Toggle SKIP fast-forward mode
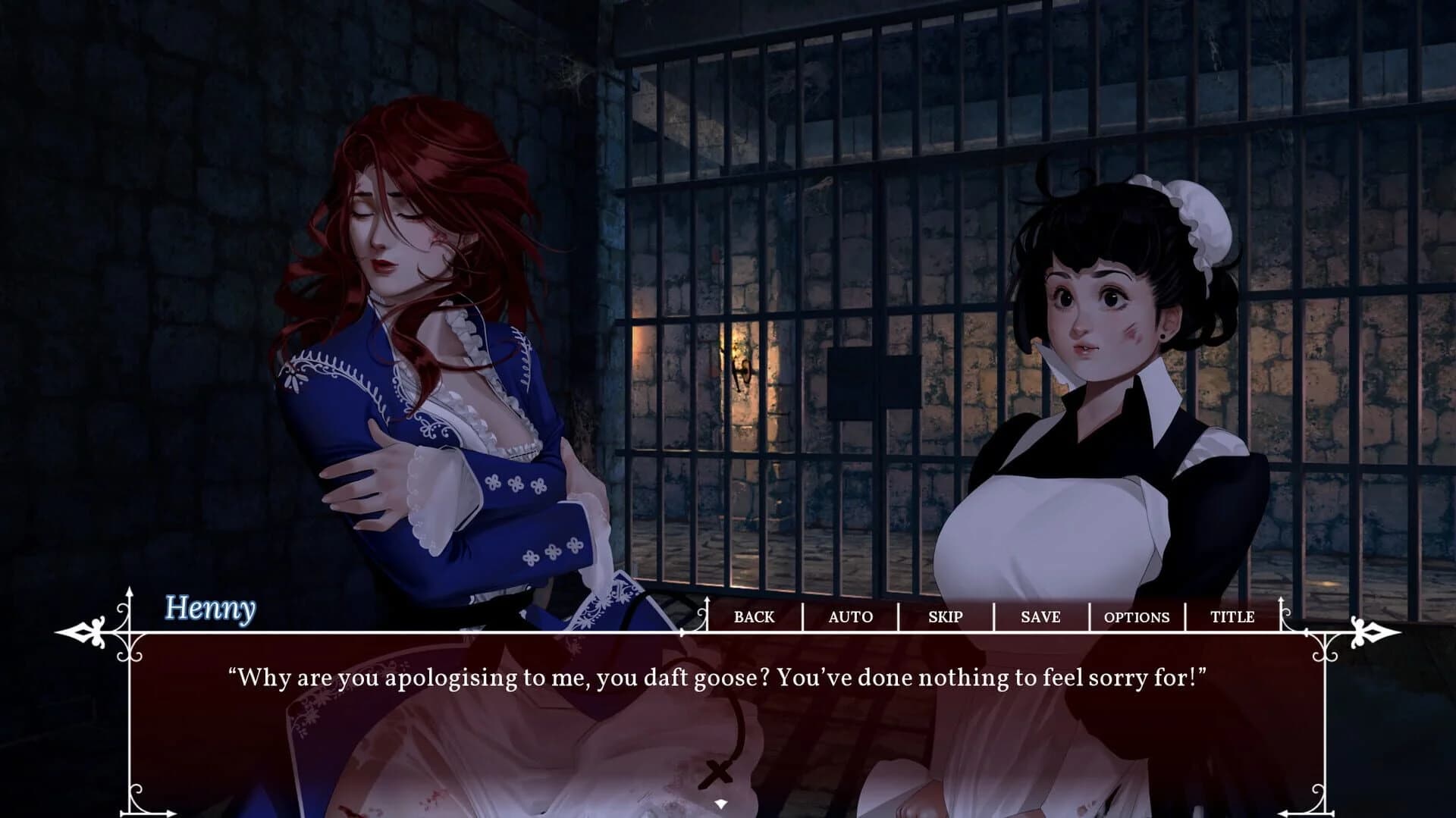Image resolution: width=1456 pixels, height=818 pixels. point(945,617)
